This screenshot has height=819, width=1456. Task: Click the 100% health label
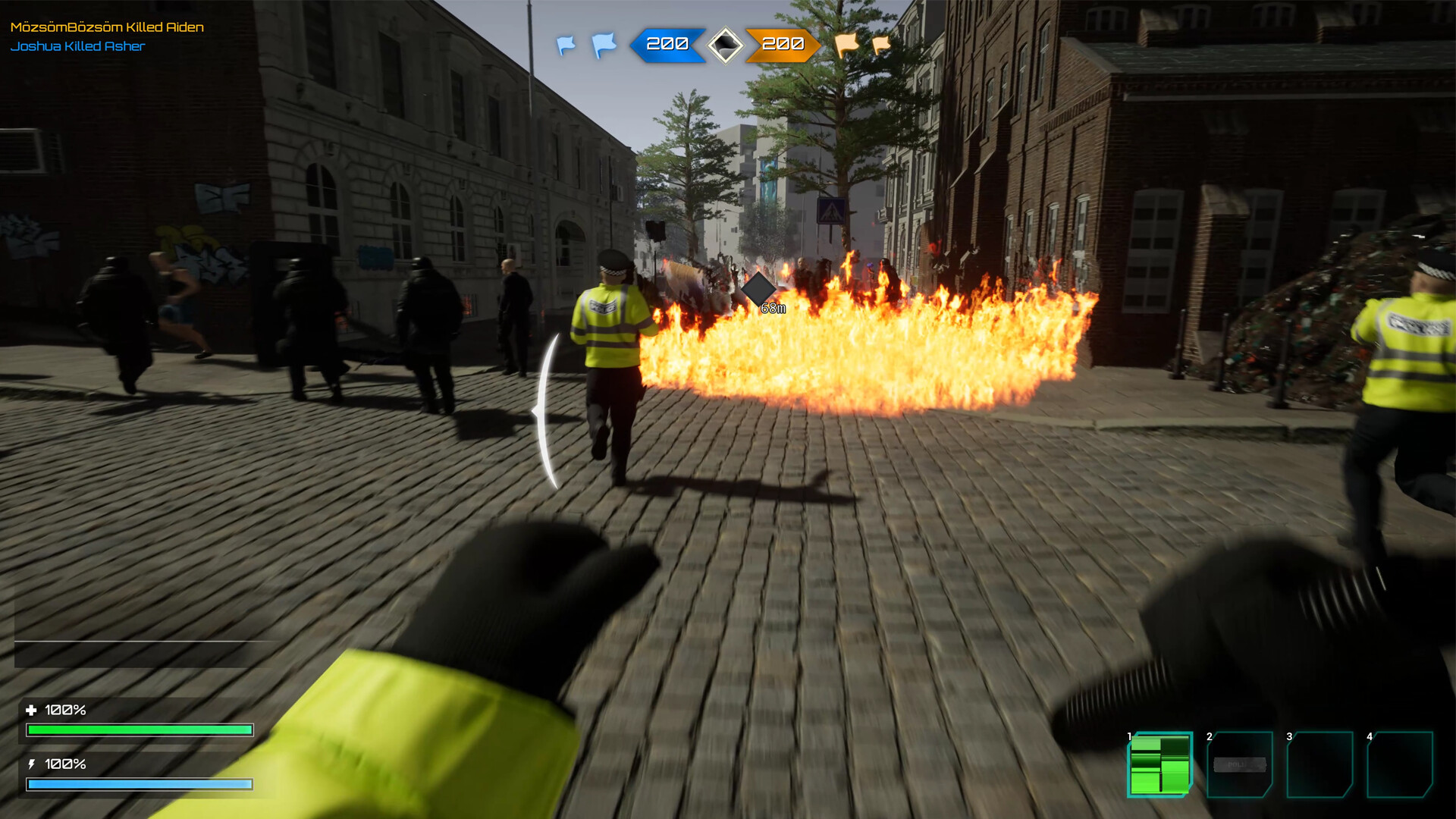(67, 711)
